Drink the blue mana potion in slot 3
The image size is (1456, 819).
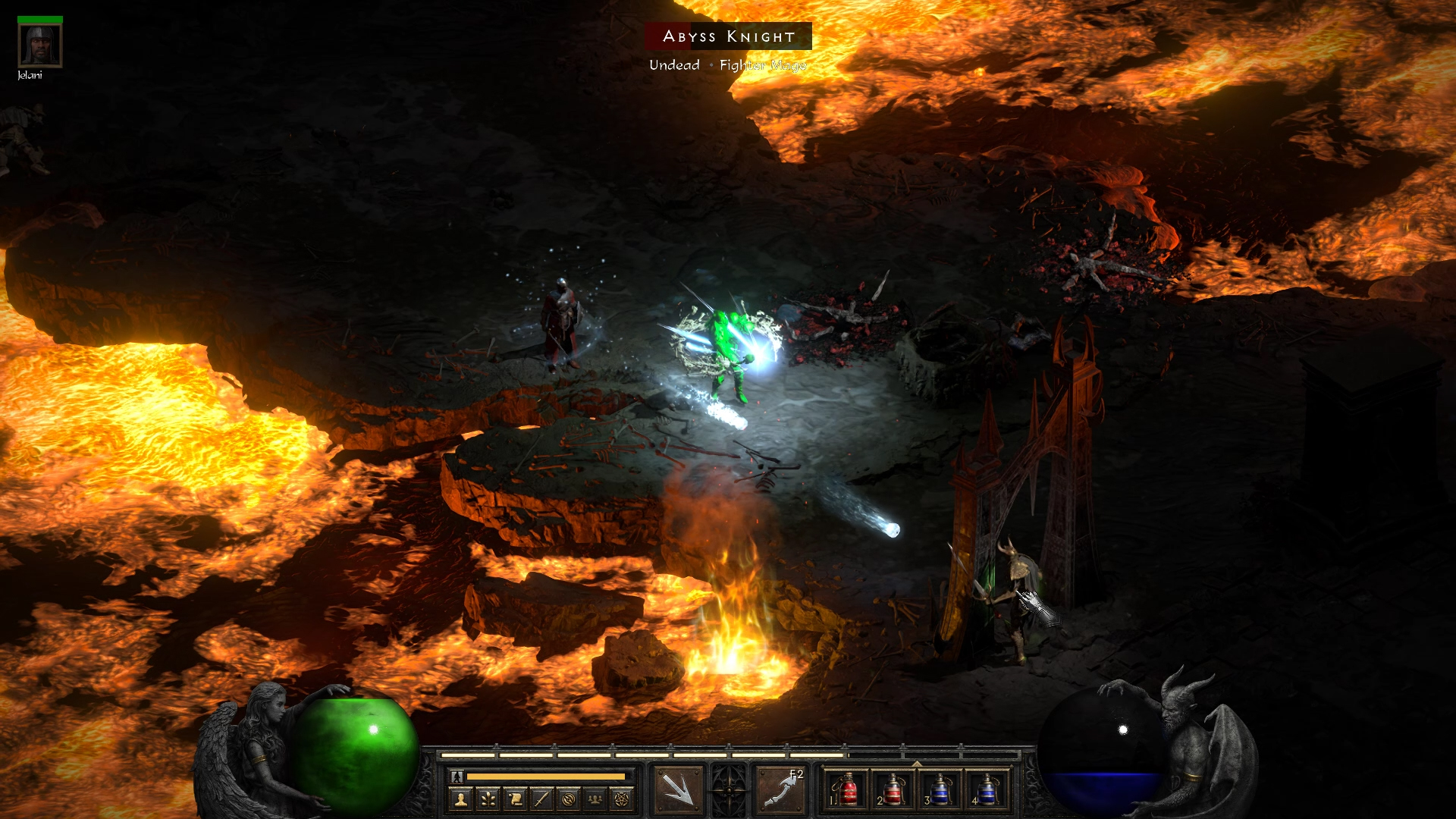point(940,789)
